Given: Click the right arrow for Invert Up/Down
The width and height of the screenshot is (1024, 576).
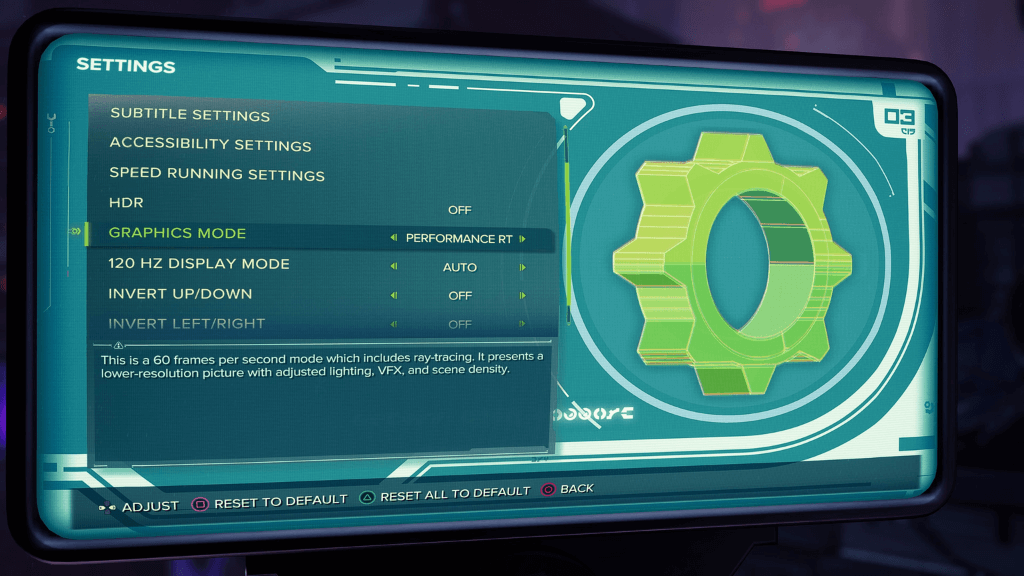Looking at the screenshot, I should pyautogui.click(x=522, y=296).
